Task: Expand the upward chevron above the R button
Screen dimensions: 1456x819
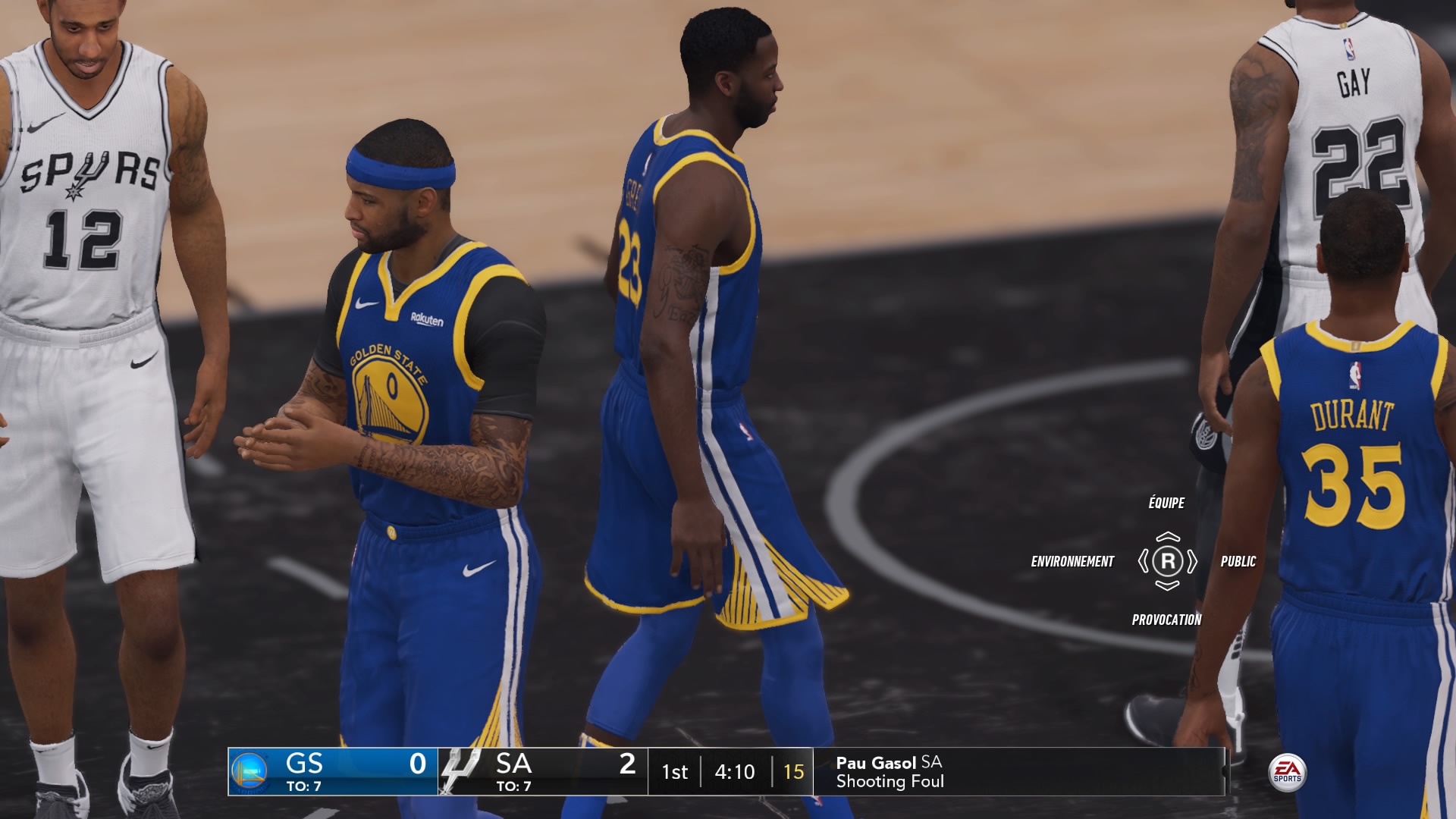Action: click(x=1166, y=535)
